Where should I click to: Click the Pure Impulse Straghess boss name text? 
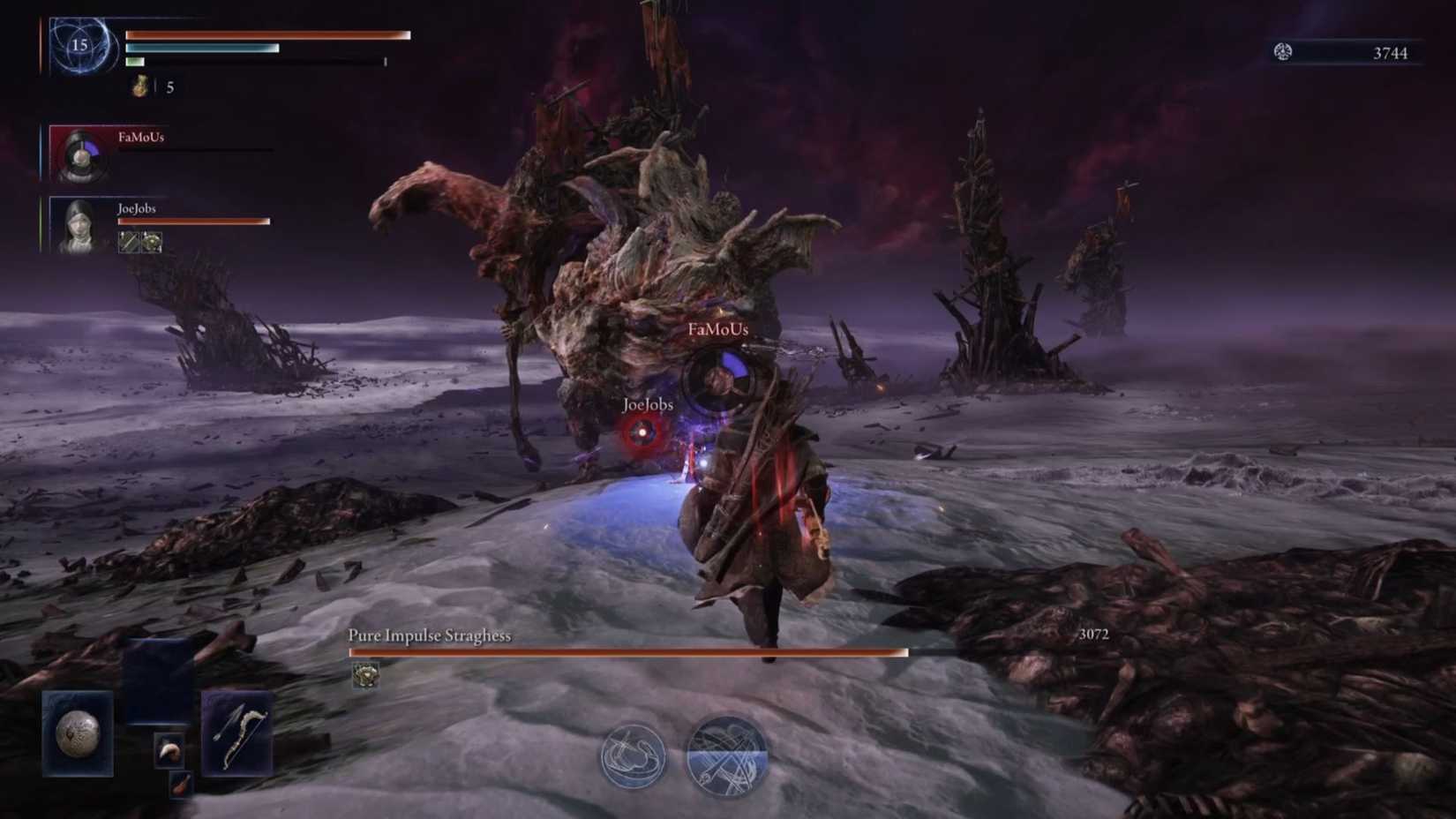pyautogui.click(x=432, y=635)
